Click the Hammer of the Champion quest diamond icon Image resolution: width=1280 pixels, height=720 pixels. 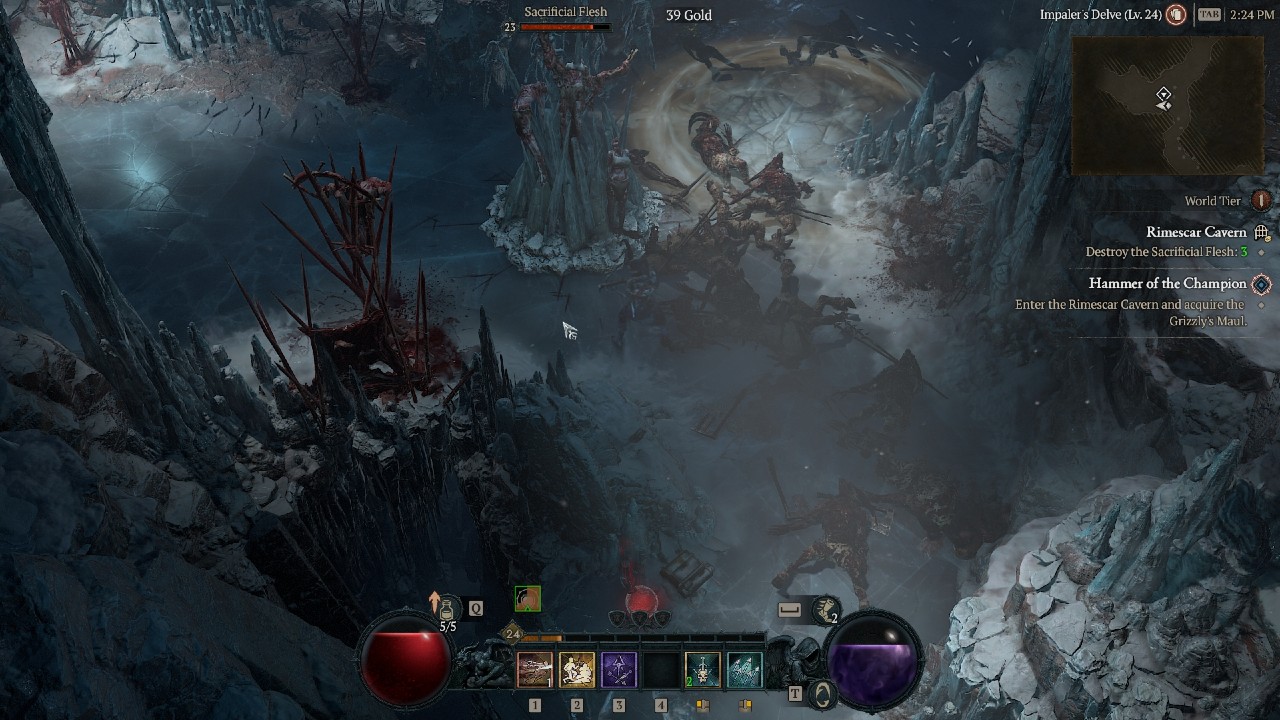pos(1262,283)
